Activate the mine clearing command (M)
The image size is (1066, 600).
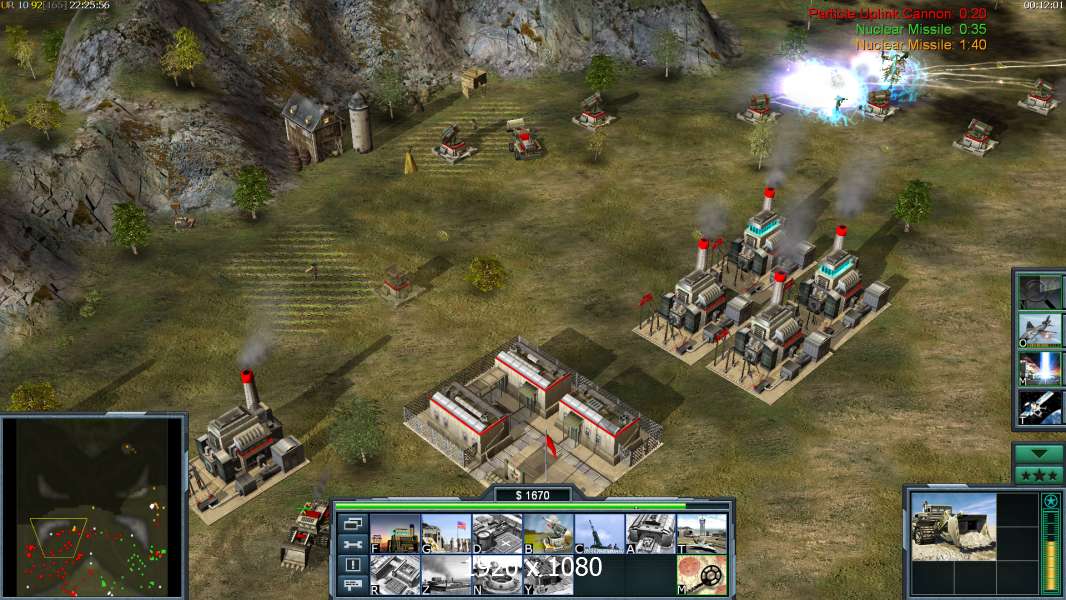coord(701,575)
